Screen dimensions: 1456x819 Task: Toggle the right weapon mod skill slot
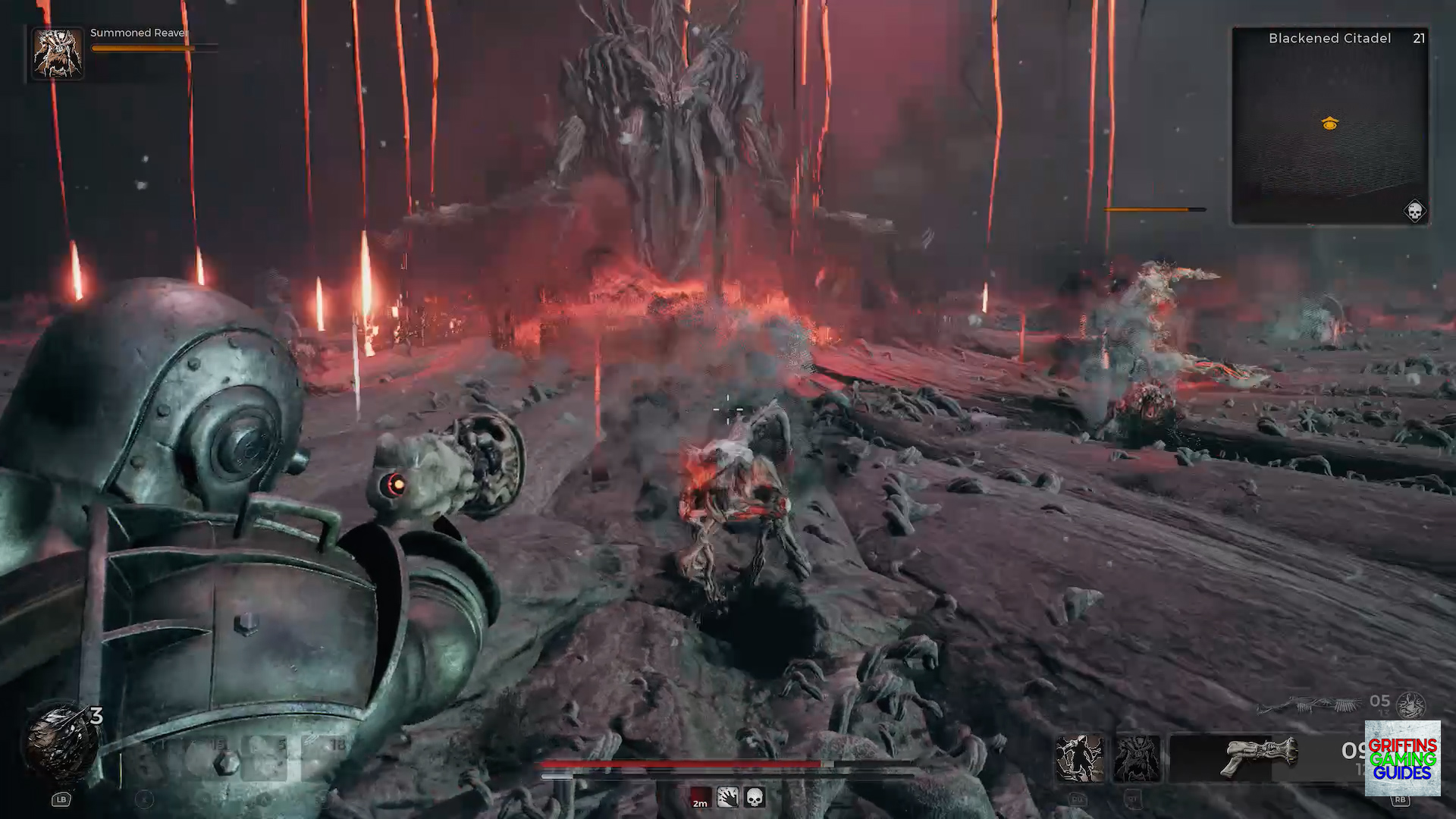tap(1138, 757)
